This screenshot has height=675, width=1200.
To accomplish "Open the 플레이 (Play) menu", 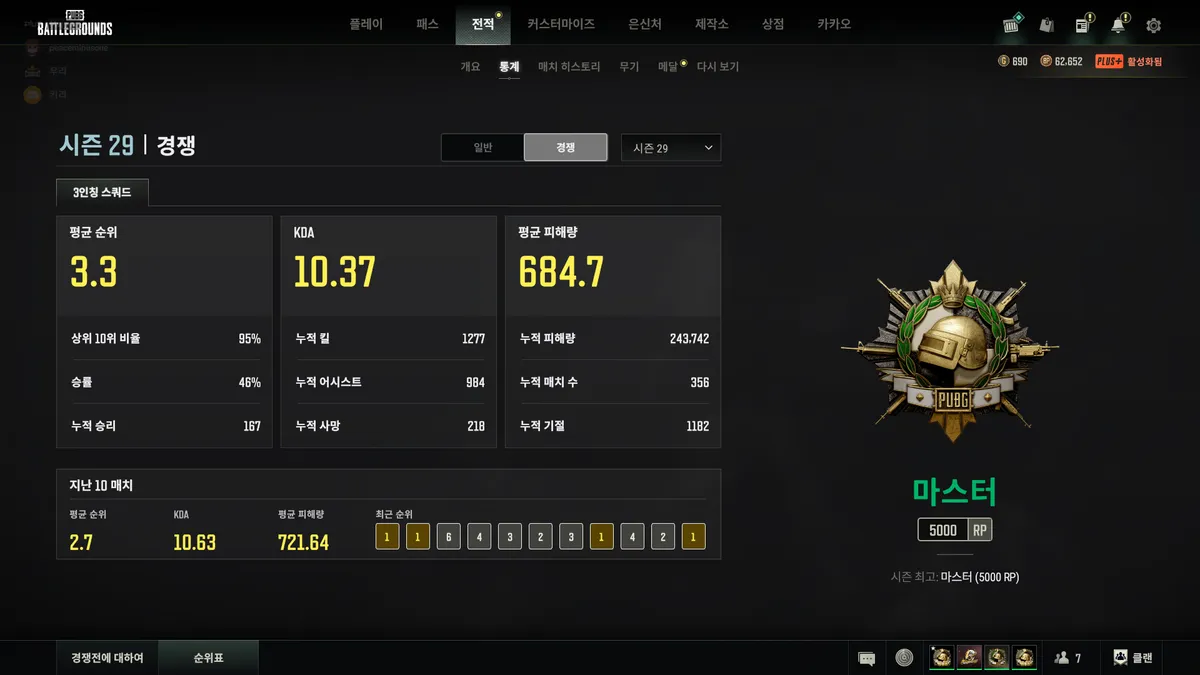I will click(x=366, y=24).
